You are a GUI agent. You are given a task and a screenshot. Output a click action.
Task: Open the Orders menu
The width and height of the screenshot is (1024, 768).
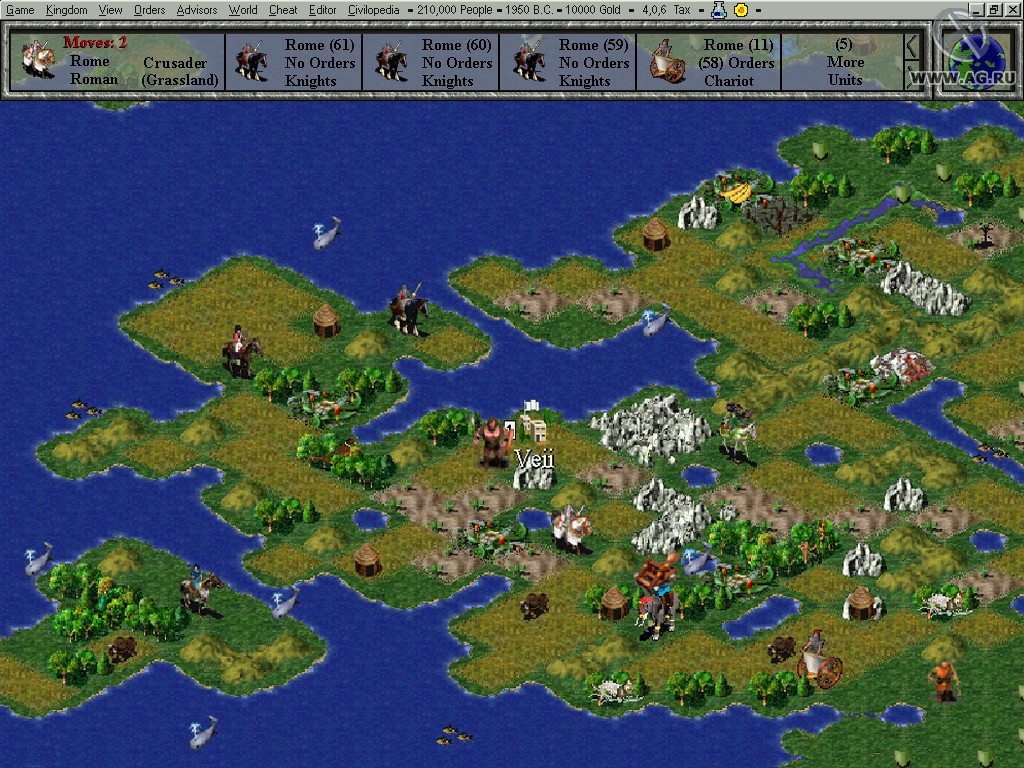[149, 10]
